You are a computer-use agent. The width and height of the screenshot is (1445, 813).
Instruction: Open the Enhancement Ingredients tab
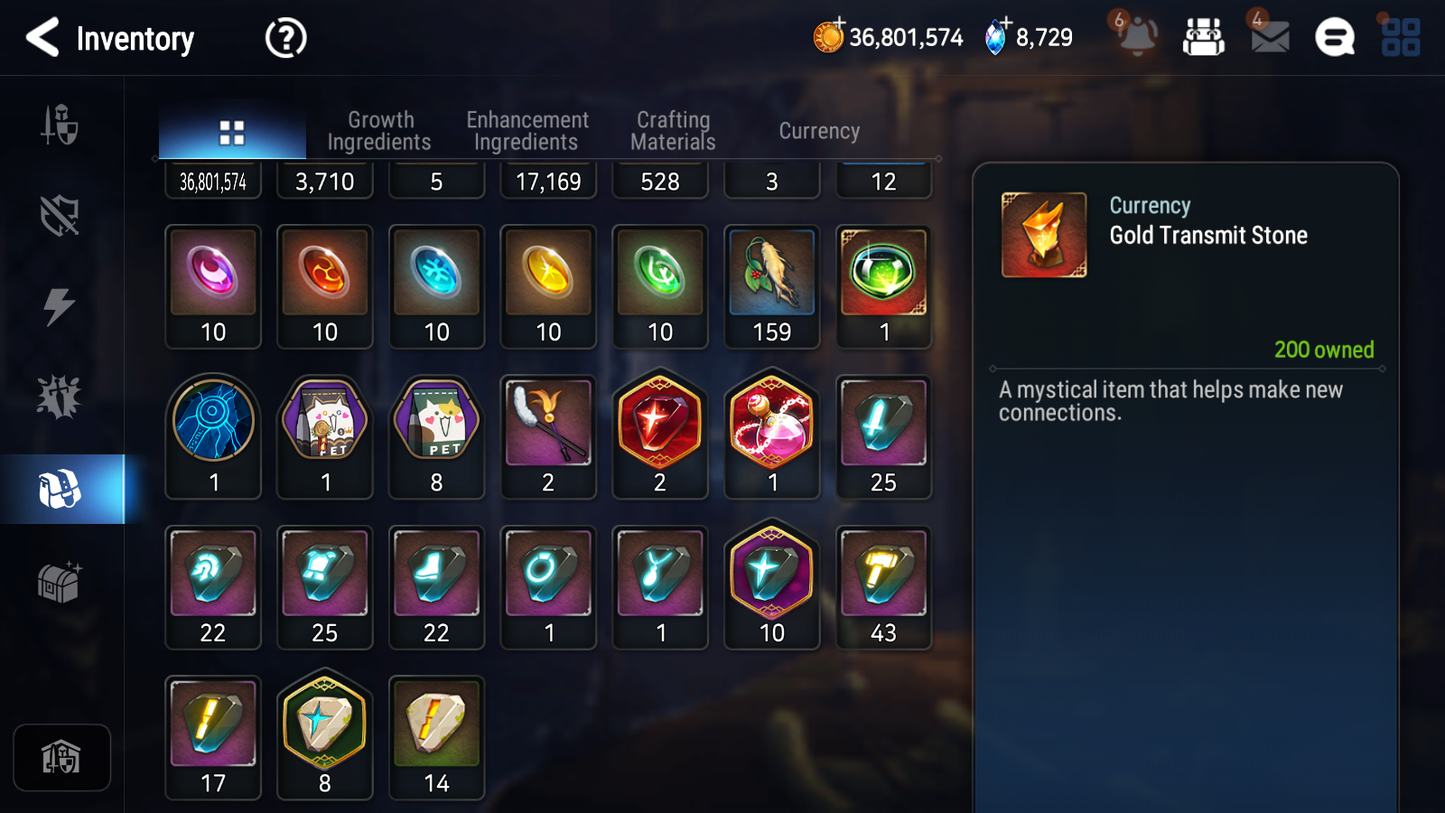527,131
